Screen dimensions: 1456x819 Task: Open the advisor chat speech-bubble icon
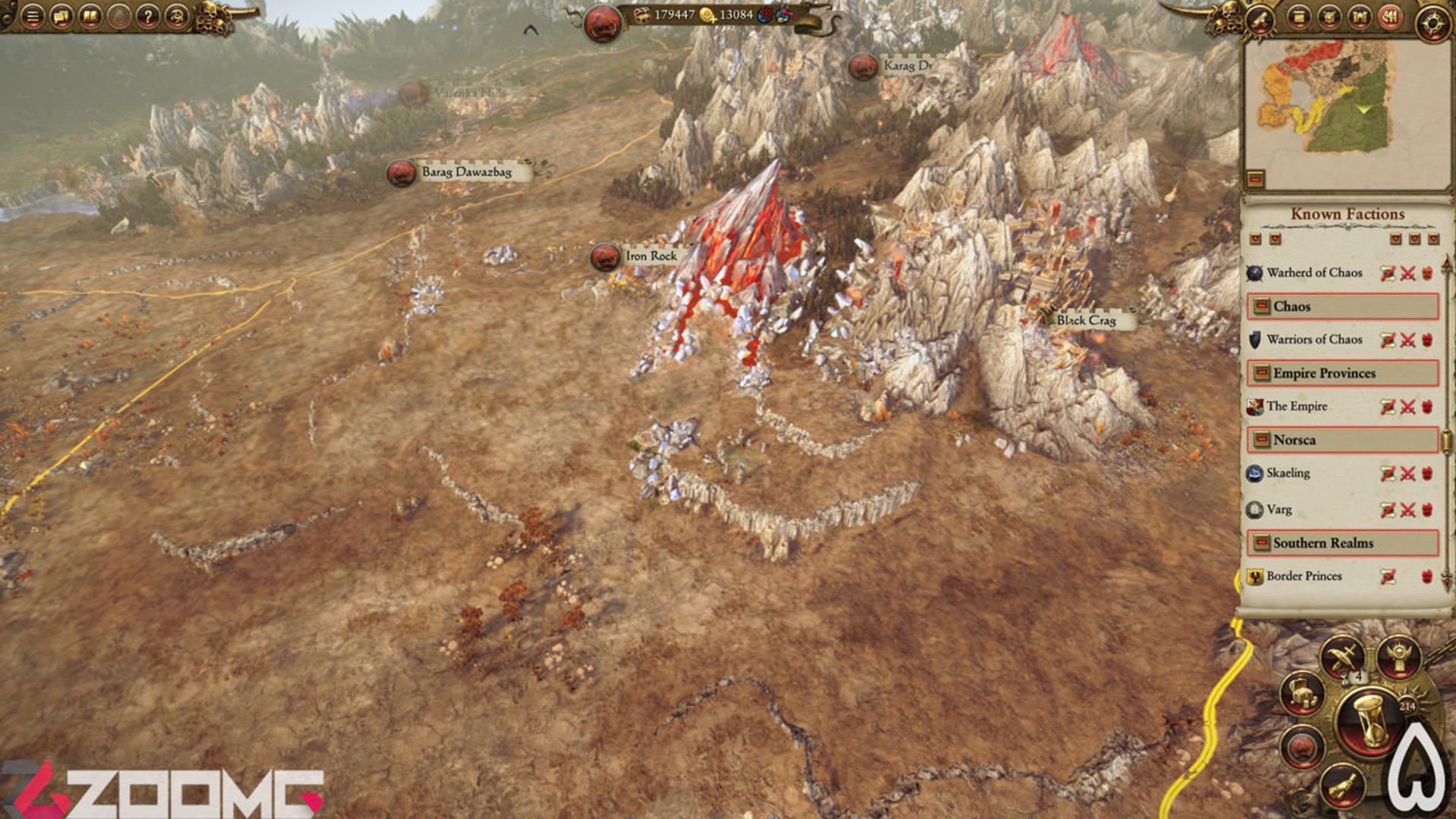click(61, 16)
